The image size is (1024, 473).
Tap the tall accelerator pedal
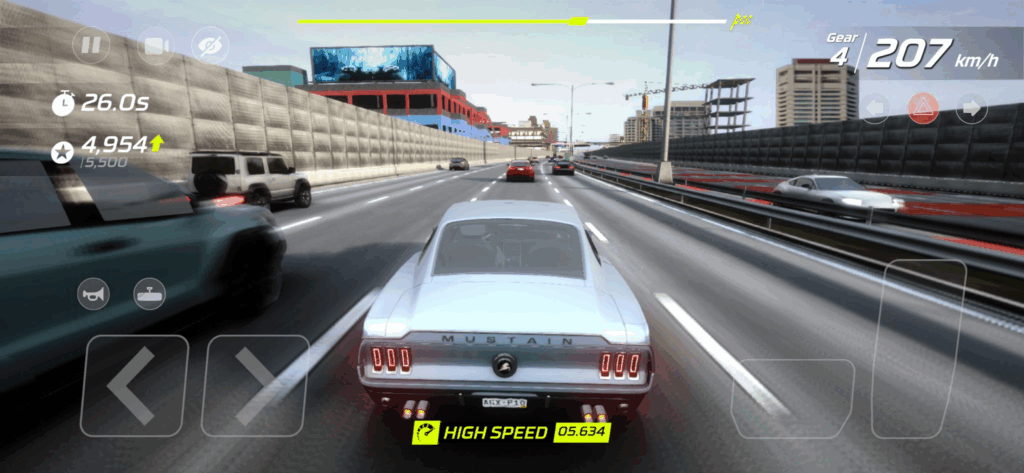click(x=920, y=348)
